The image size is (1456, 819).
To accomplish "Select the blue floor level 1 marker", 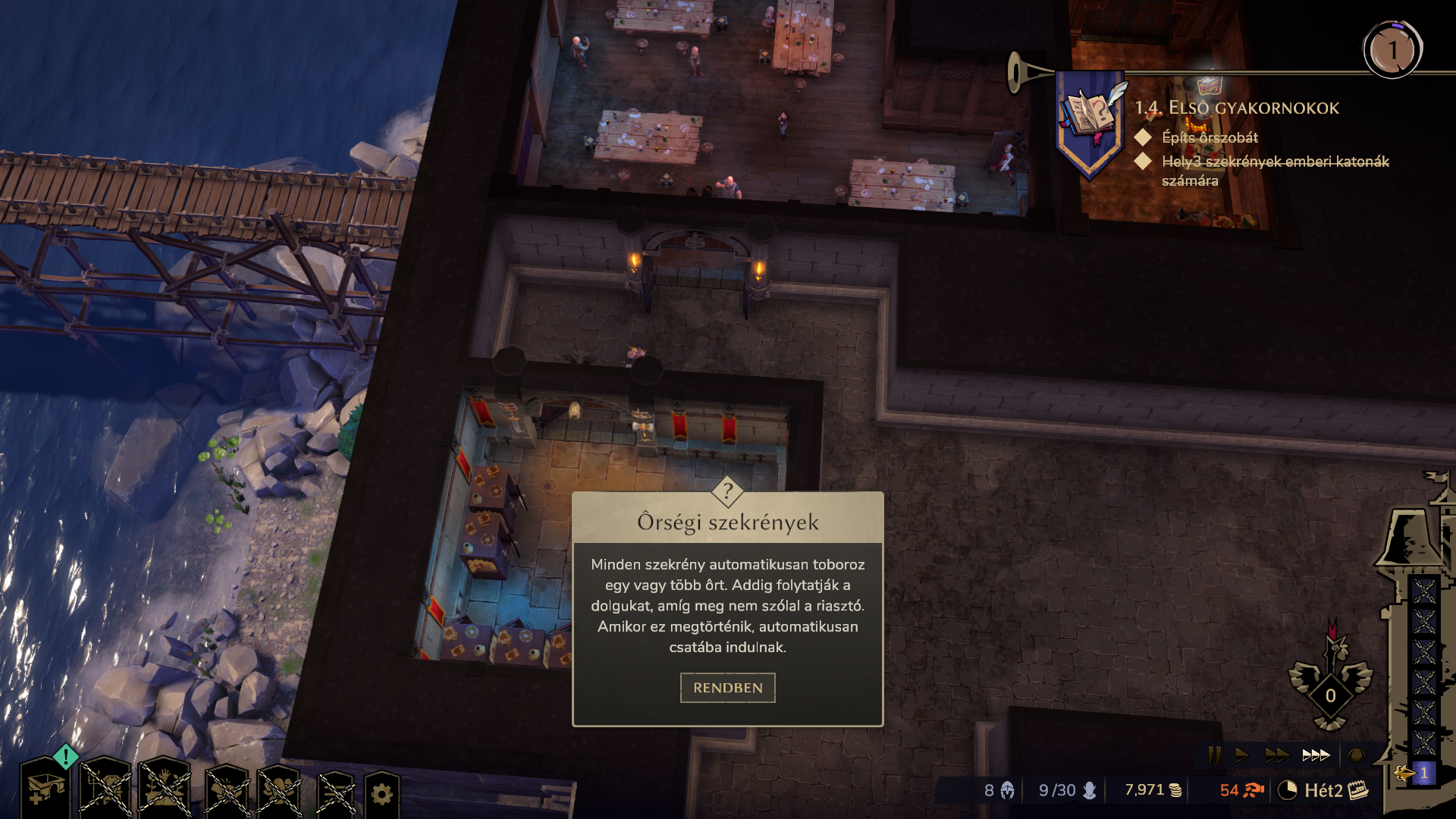I will (x=1423, y=773).
